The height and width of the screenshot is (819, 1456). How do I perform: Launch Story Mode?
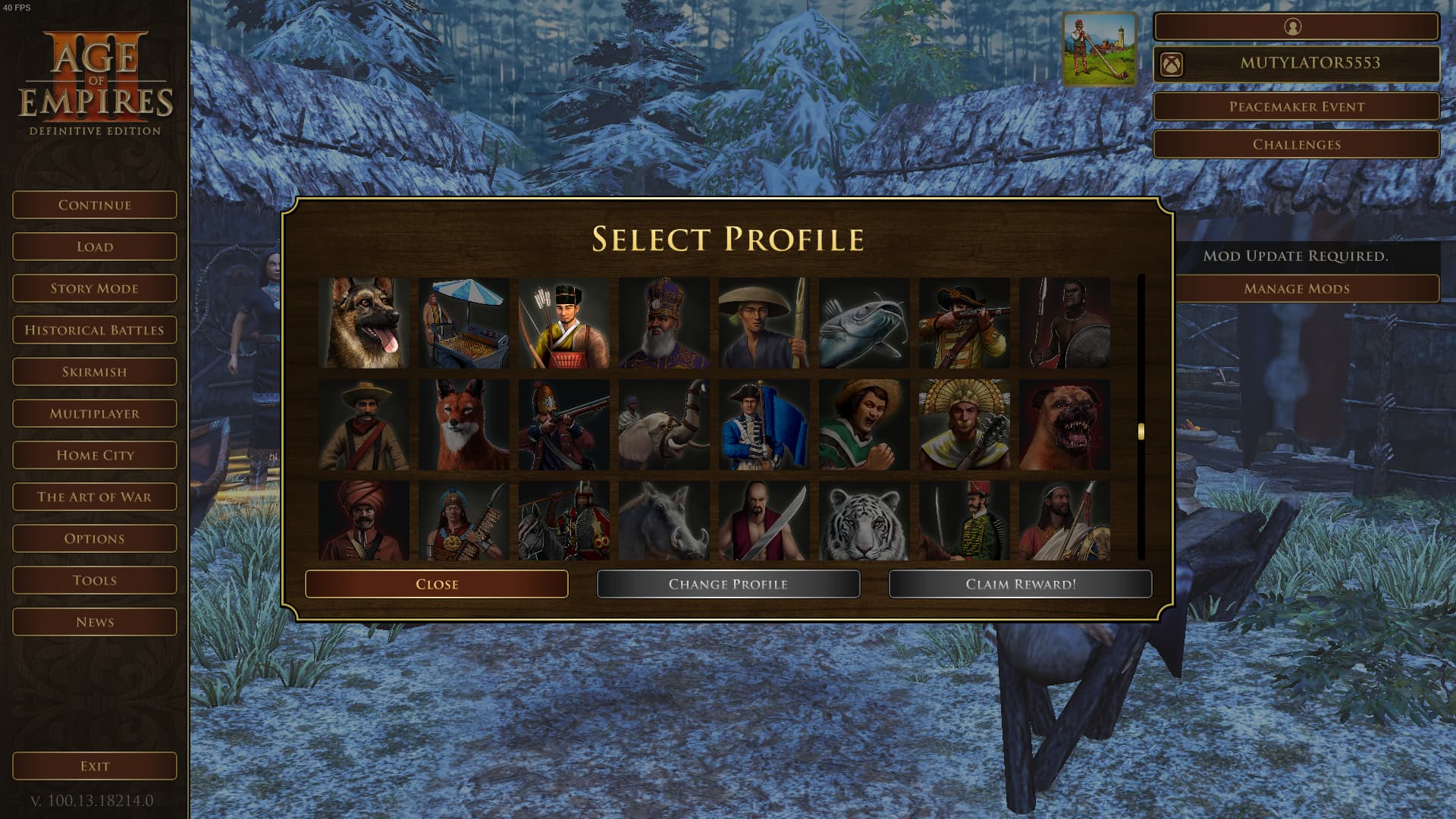click(95, 288)
